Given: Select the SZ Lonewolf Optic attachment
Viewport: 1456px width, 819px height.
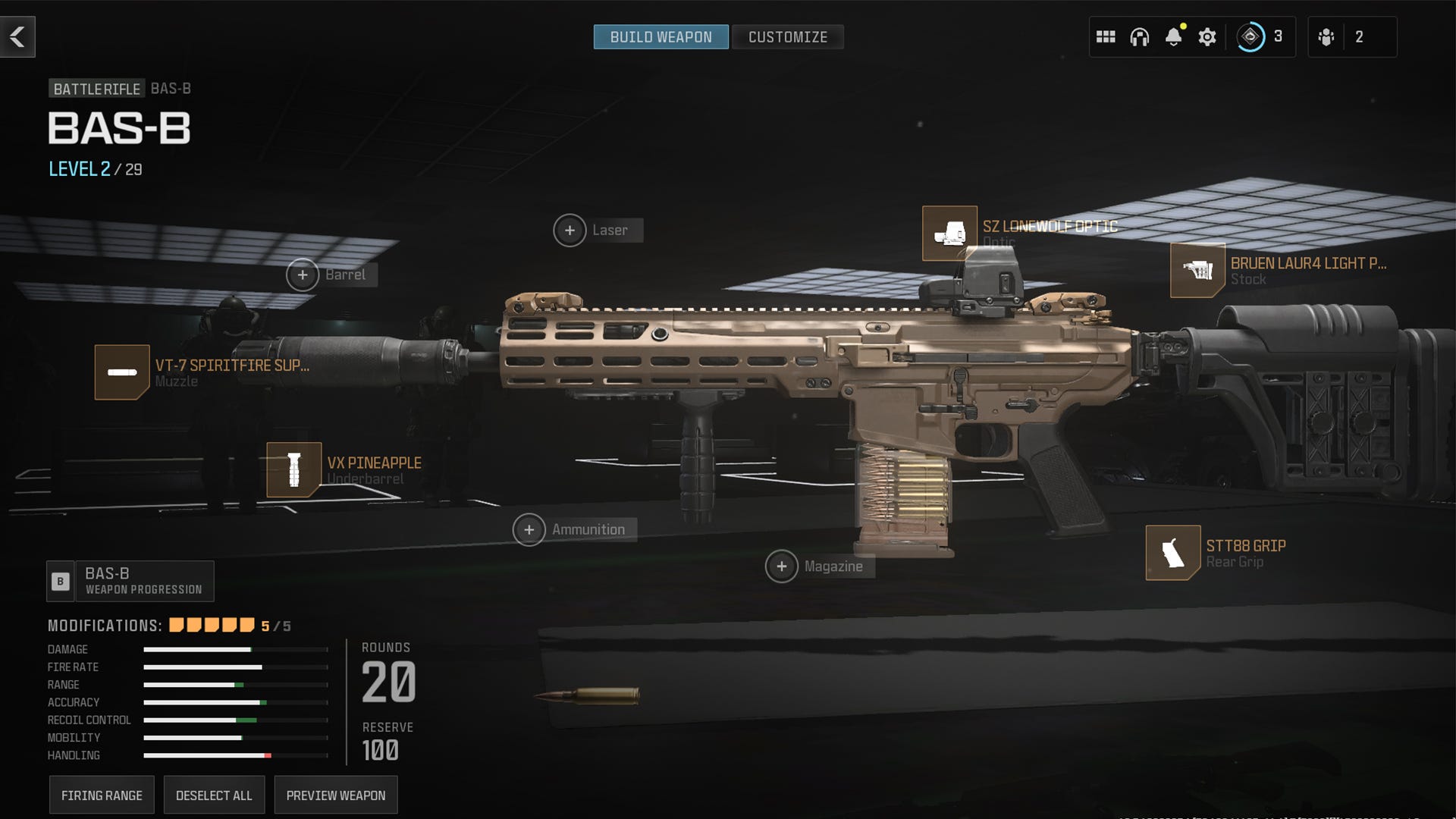Looking at the screenshot, I should pyautogui.click(x=949, y=232).
